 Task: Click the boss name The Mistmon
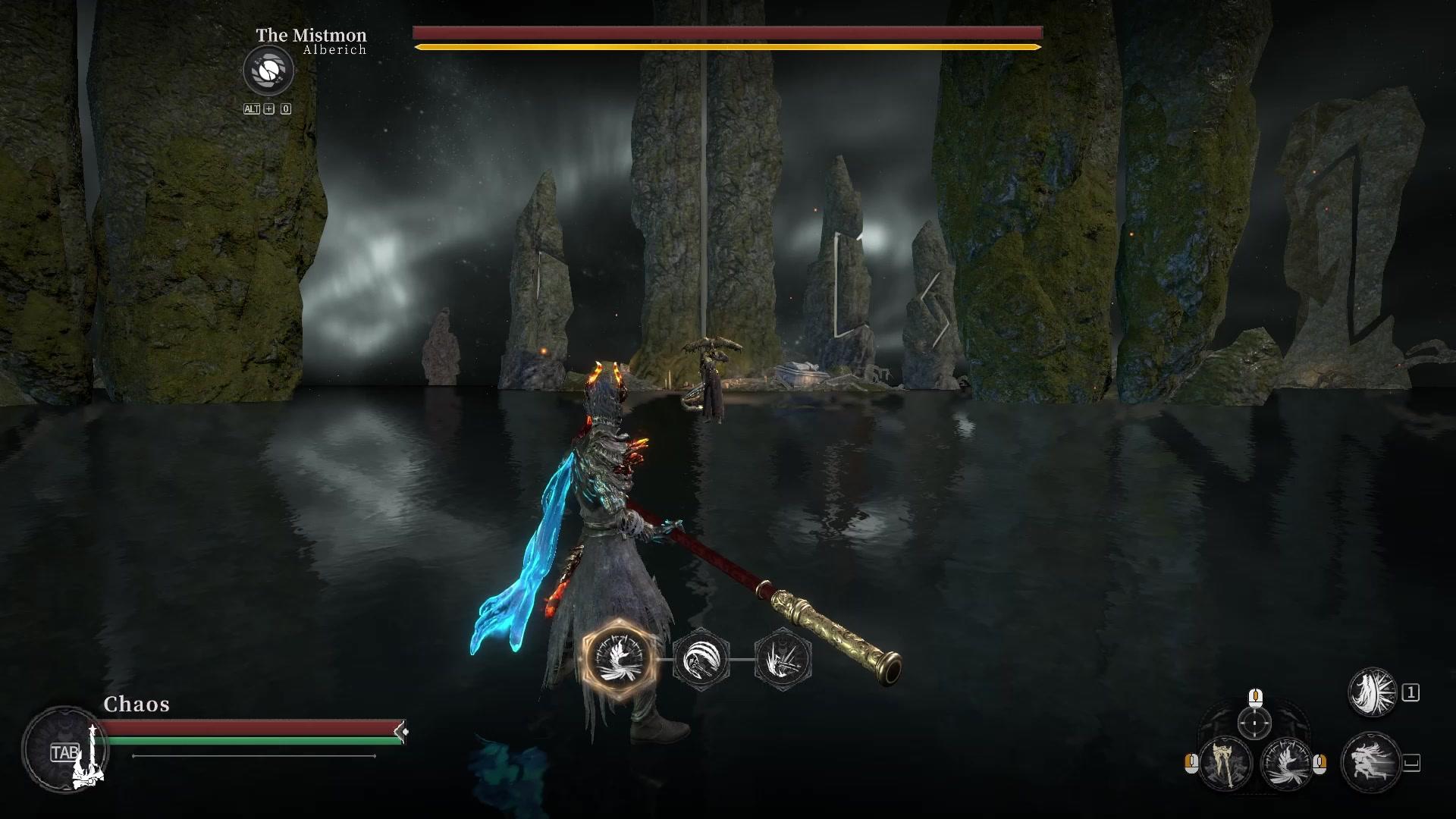point(311,35)
